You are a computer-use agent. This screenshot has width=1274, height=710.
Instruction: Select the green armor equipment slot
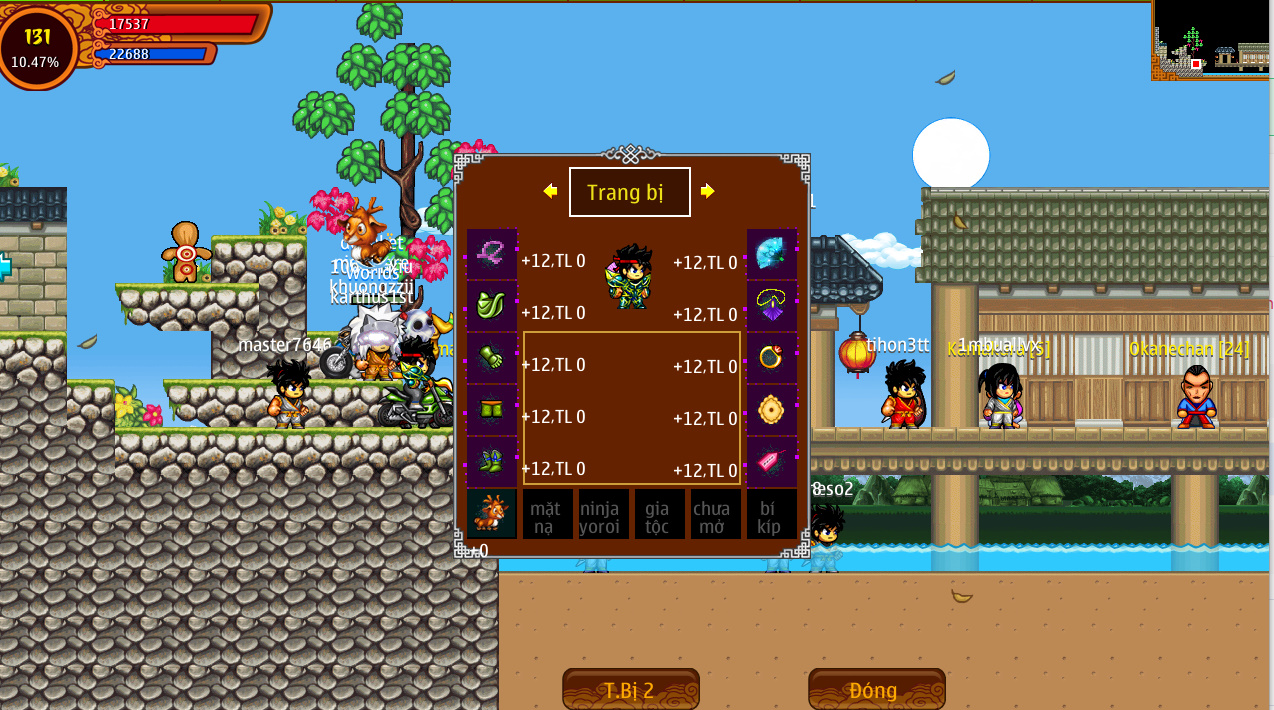pos(492,306)
